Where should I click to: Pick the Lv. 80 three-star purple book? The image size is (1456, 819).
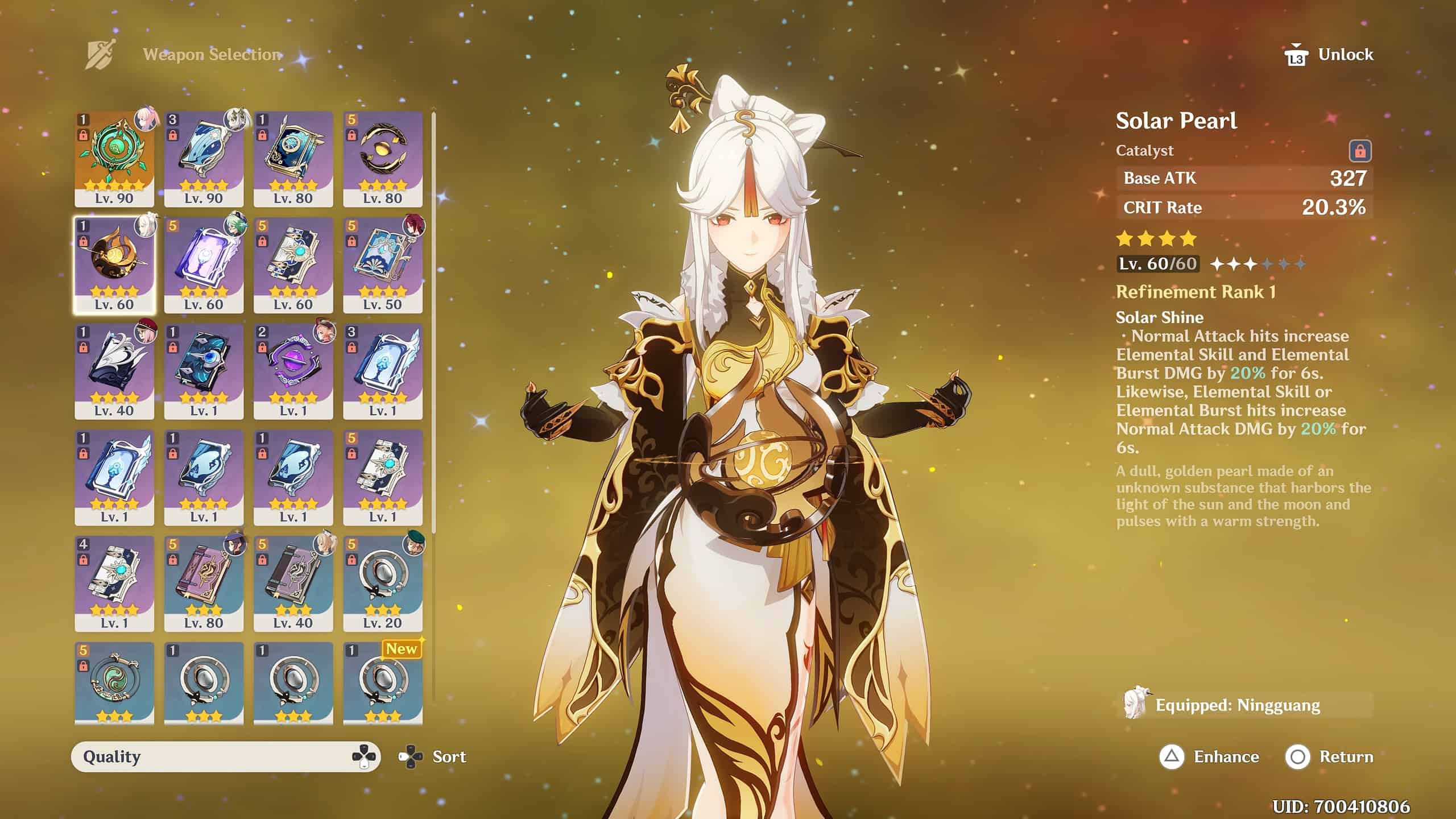click(204, 583)
